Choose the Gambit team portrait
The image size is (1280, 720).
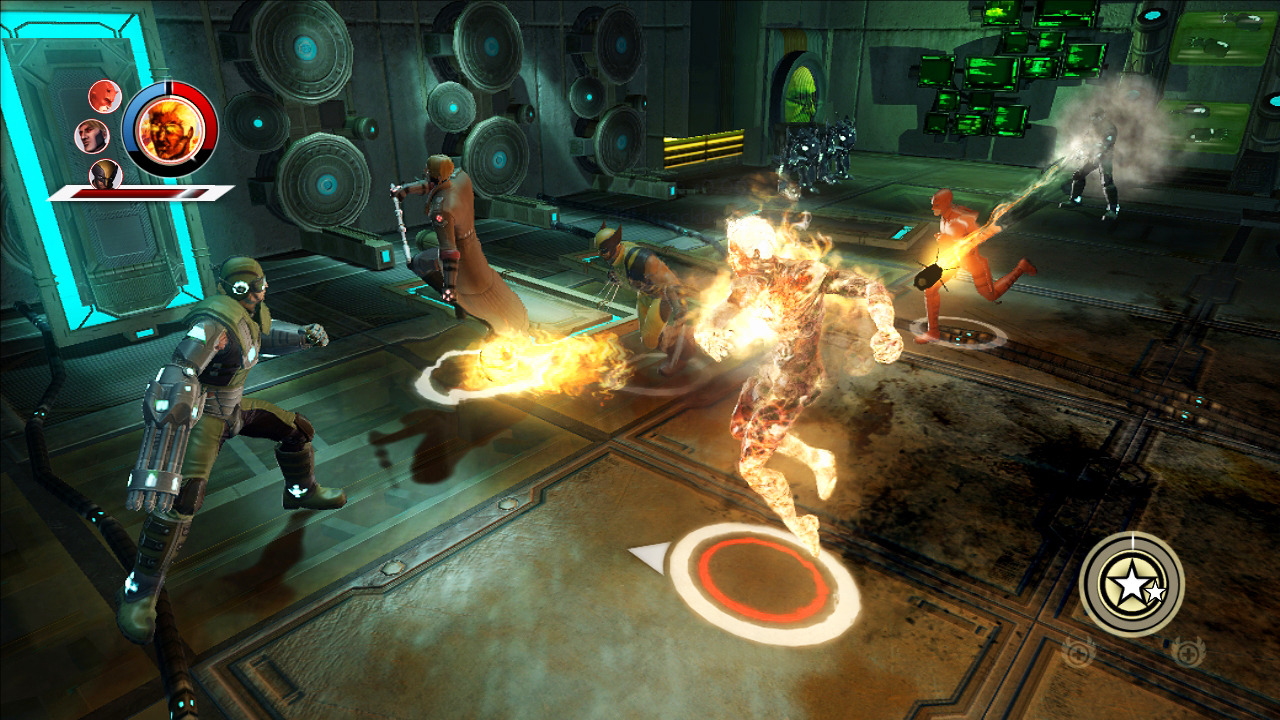(x=91, y=135)
